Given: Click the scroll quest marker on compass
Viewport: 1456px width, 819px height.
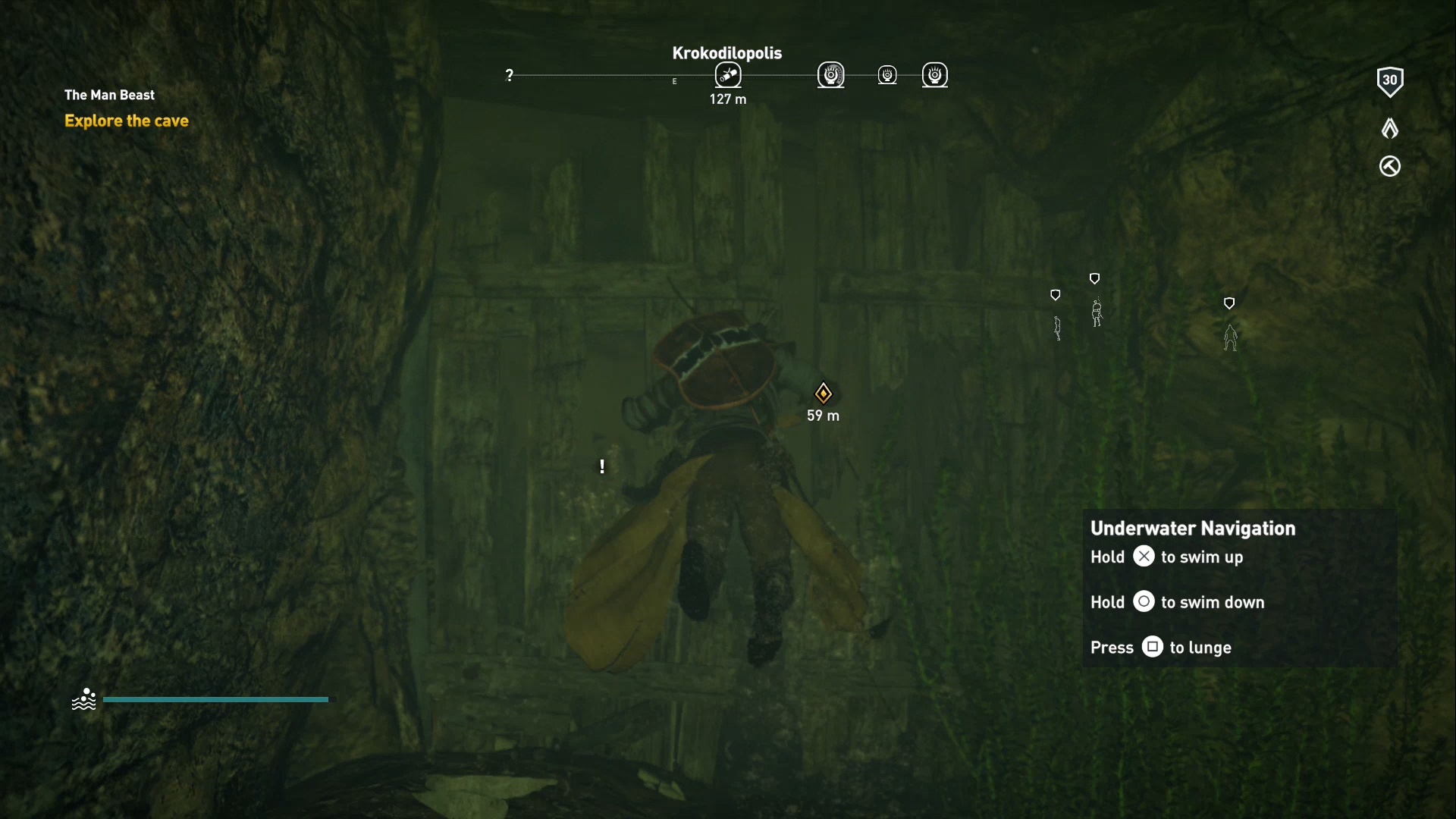Looking at the screenshot, I should [x=728, y=75].
